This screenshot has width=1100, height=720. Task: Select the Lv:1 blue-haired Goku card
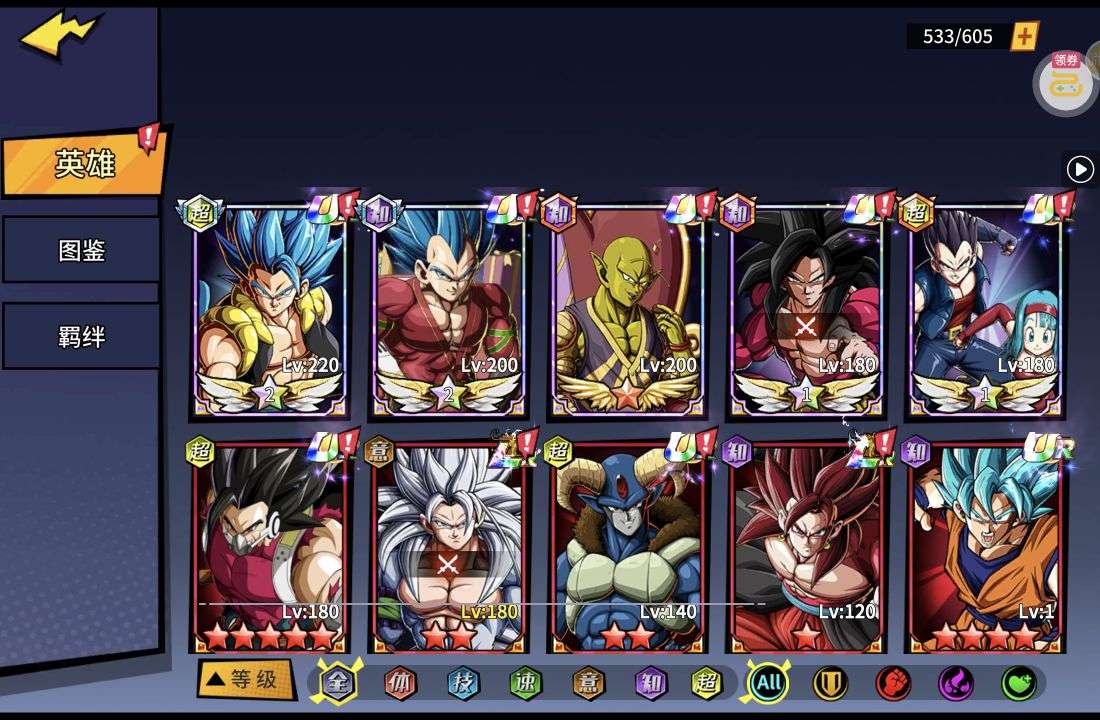[x=986, y=545]
